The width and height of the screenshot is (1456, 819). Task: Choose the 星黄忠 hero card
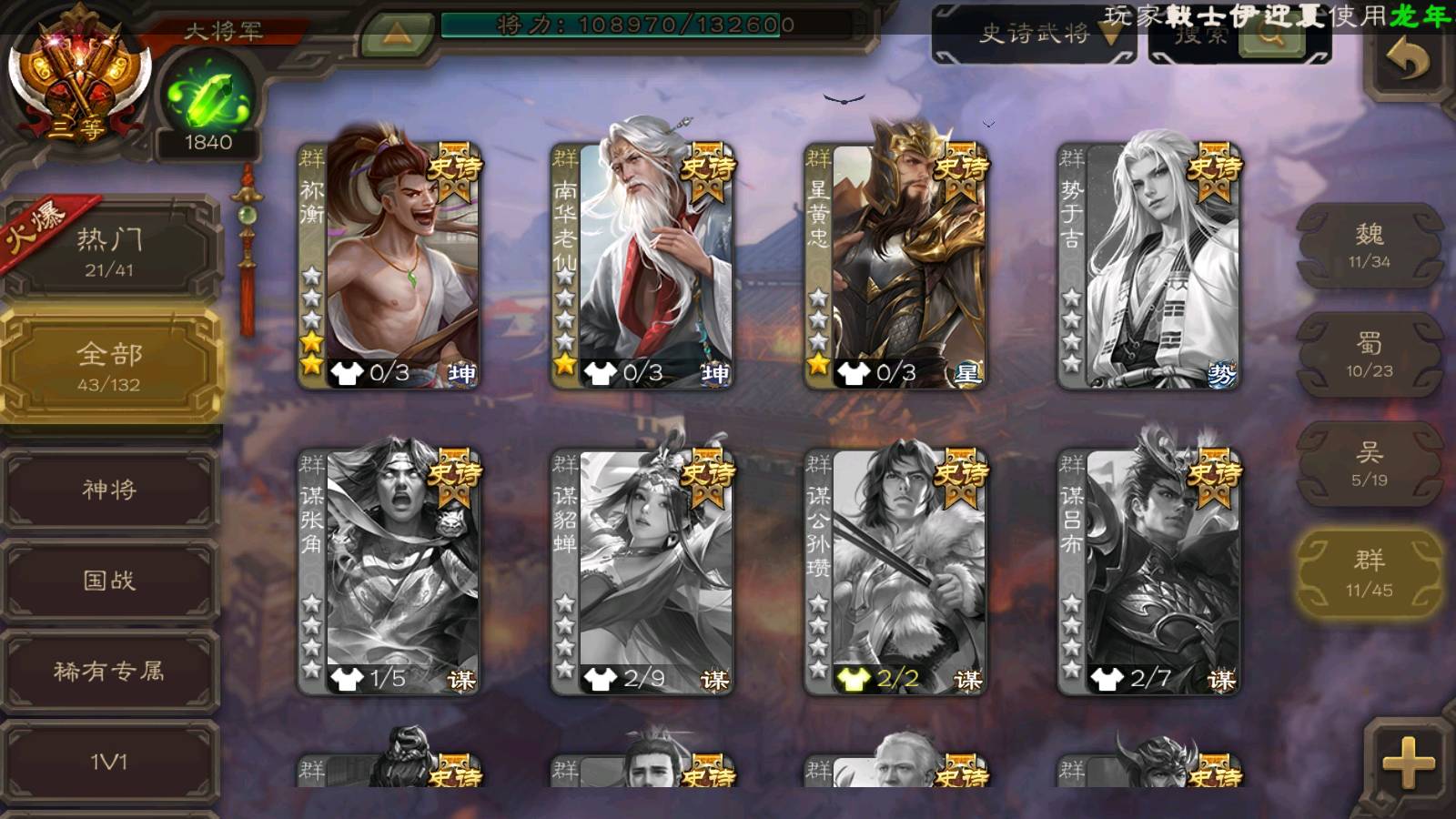pyautogui.click(x=895, y=264)
